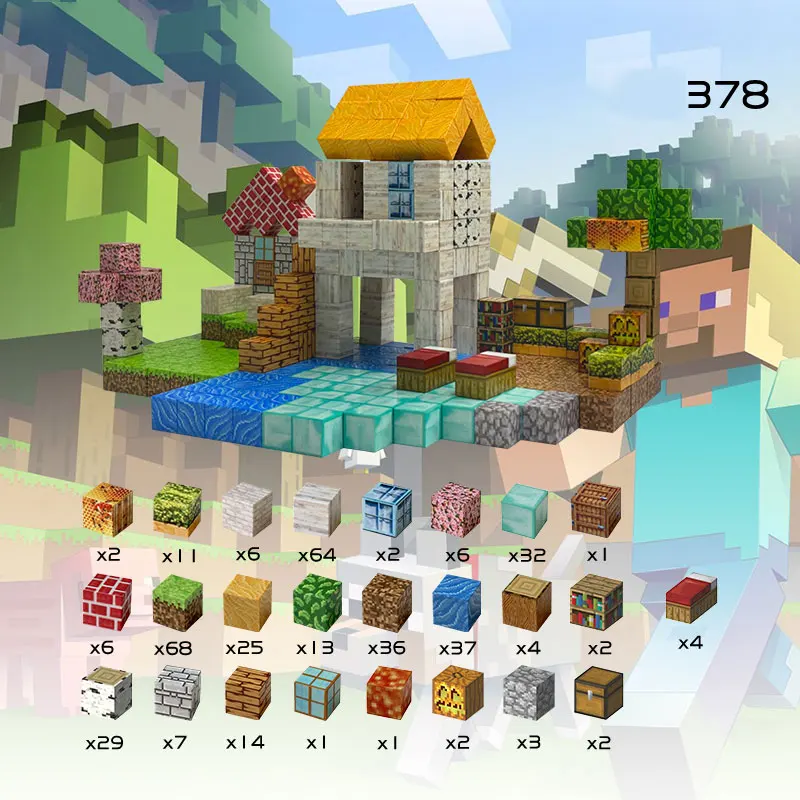800x800 pixels.
Task: Pick the grass block with count x68
Action: 176,602
